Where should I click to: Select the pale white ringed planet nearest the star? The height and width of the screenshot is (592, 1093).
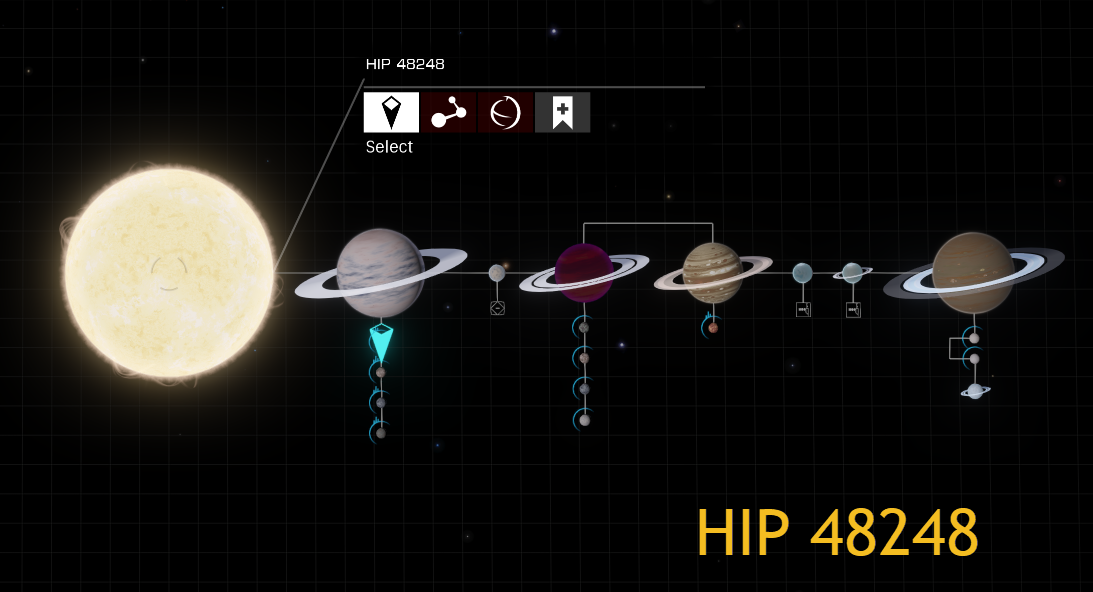380,272
